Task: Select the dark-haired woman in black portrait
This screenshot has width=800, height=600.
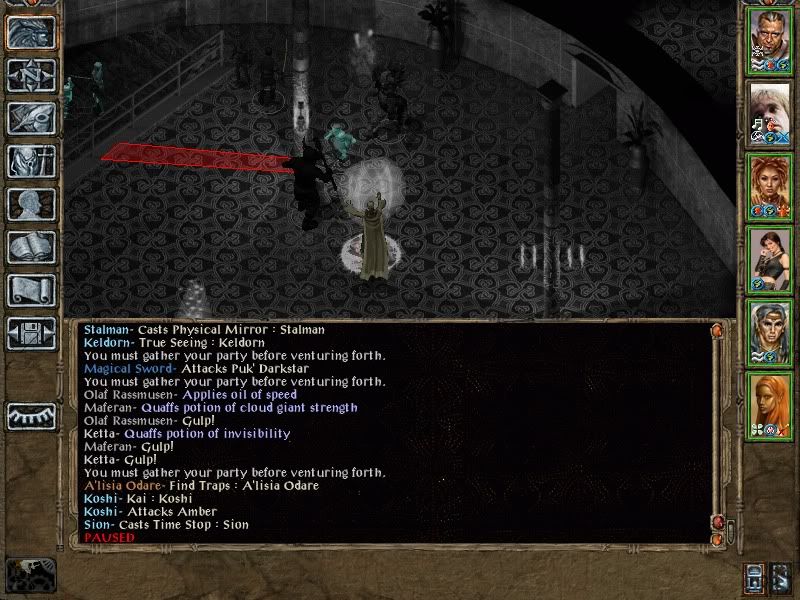Action: [770, 257]
